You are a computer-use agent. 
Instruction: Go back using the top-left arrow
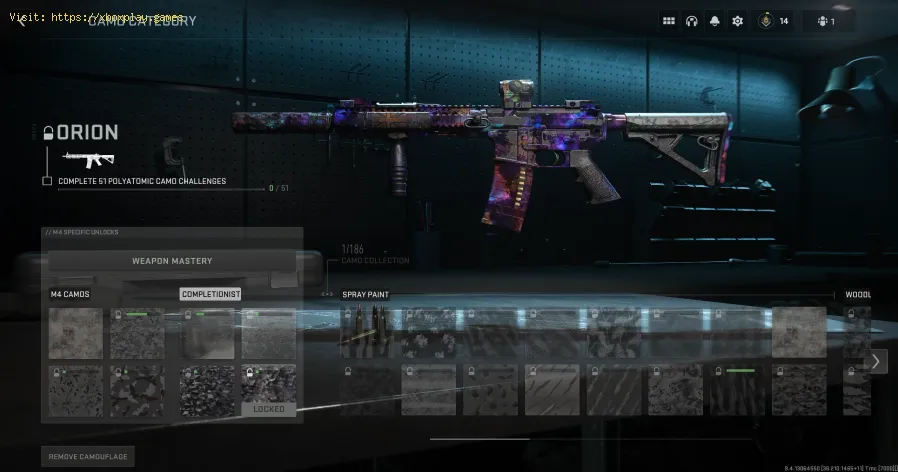[21, 21]
